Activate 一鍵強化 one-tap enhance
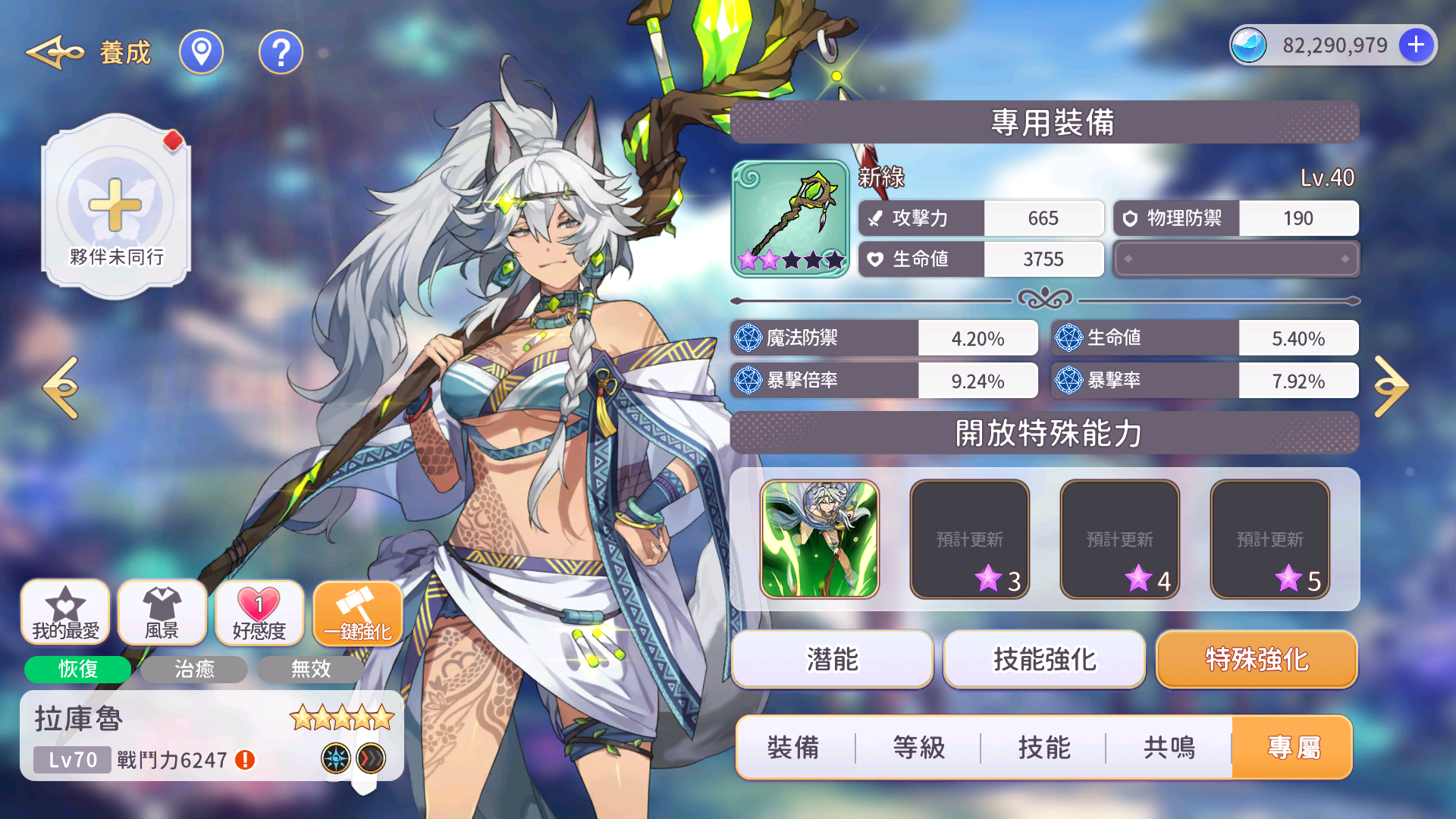Image resolution: width=1456 pixels, height=819 pixels. click(x=357, y=613)
